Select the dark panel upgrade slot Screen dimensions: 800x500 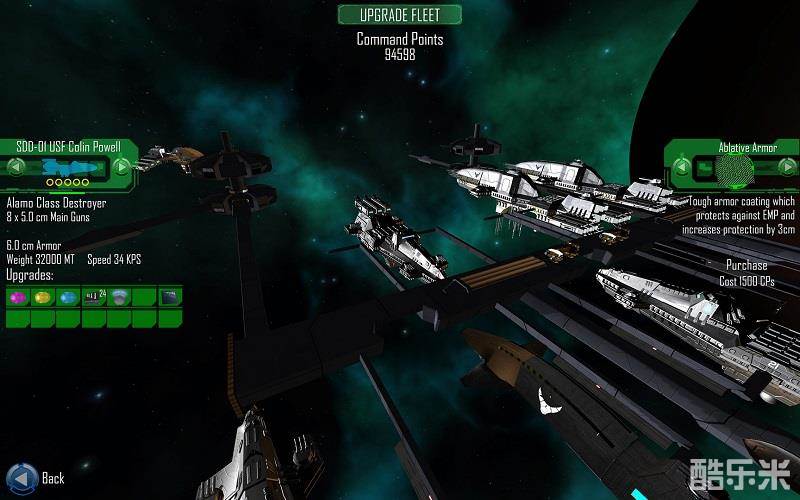click(170, 297)
